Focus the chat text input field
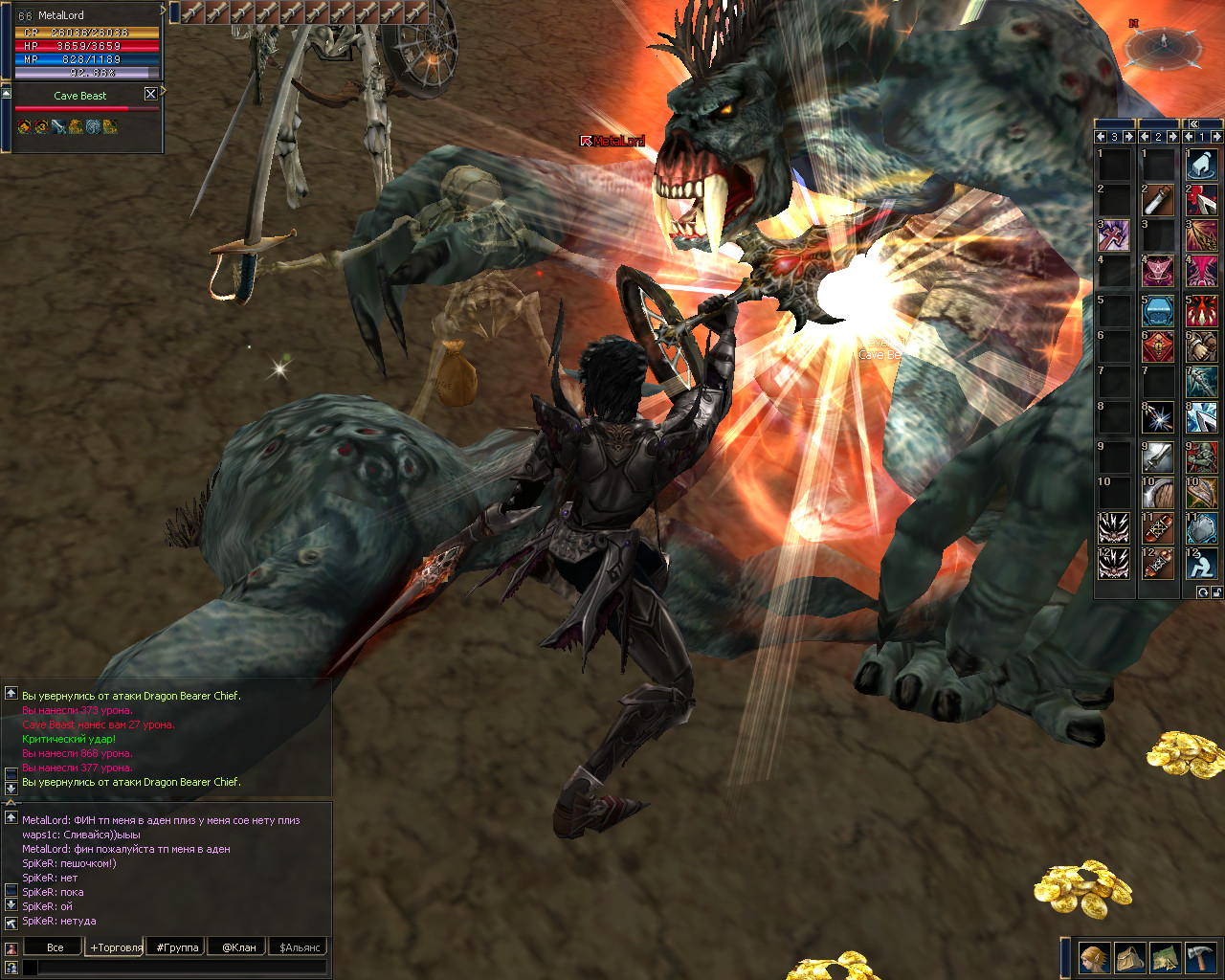Screen dimensions: 1225x980 point(182,968)
